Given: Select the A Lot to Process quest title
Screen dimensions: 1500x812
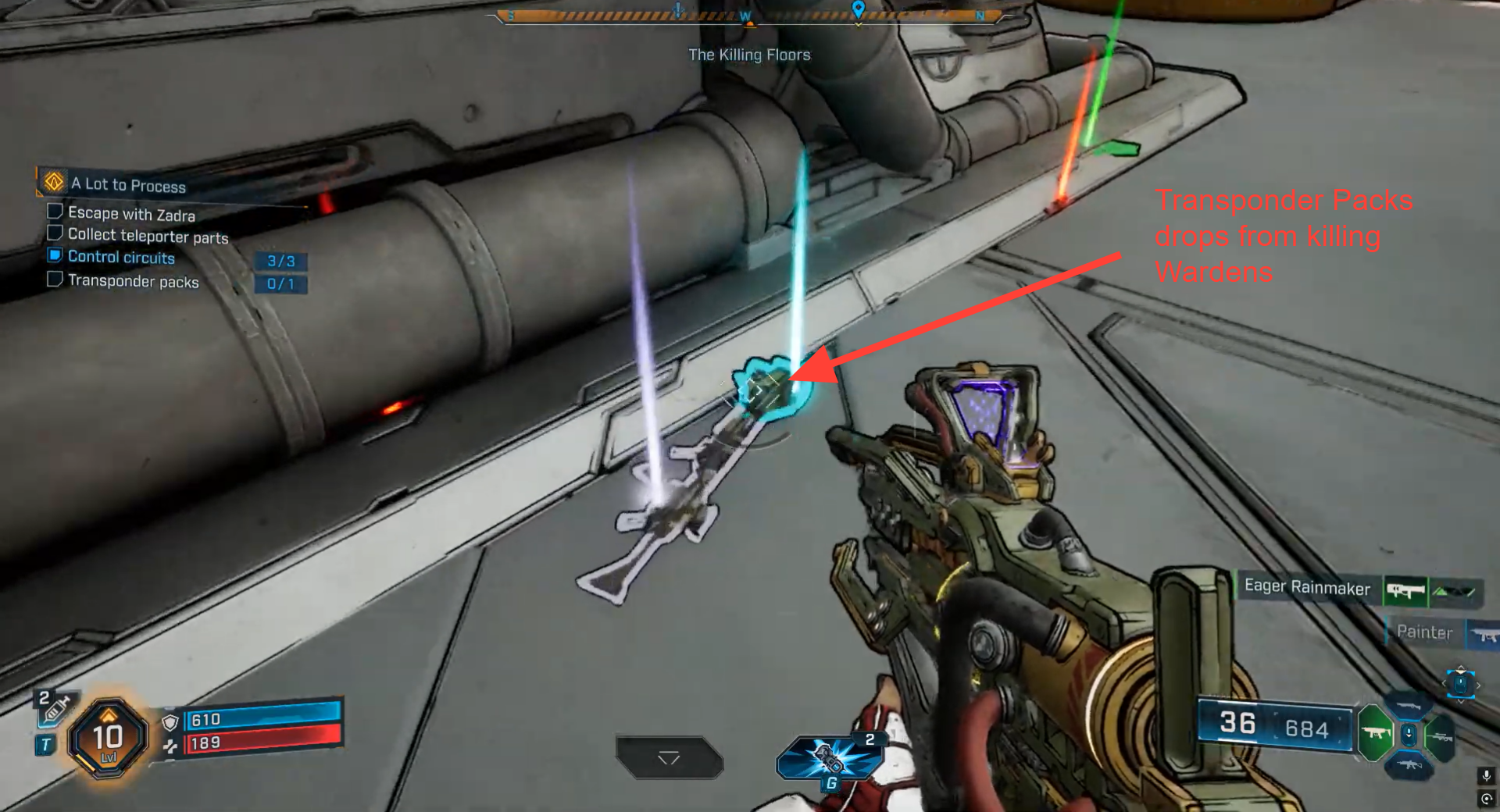Looking at the screenshot, I should click(x=128, y=185).
